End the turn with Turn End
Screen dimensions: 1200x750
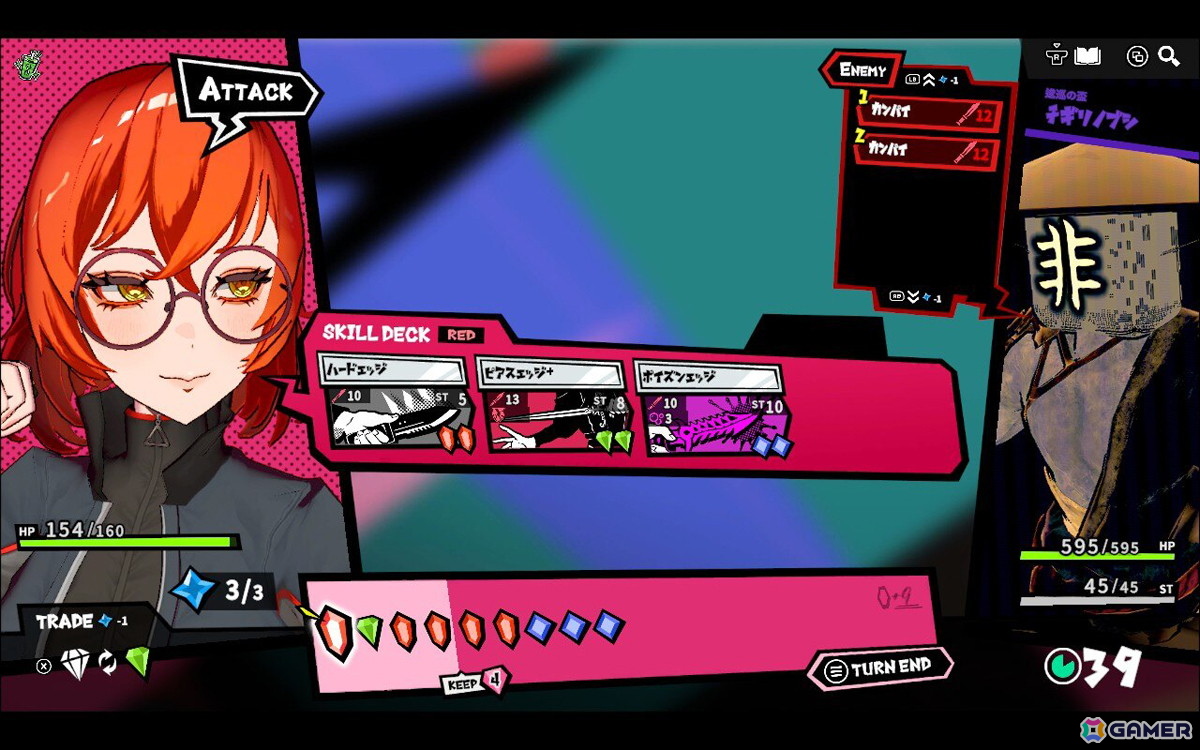[879, 668]
